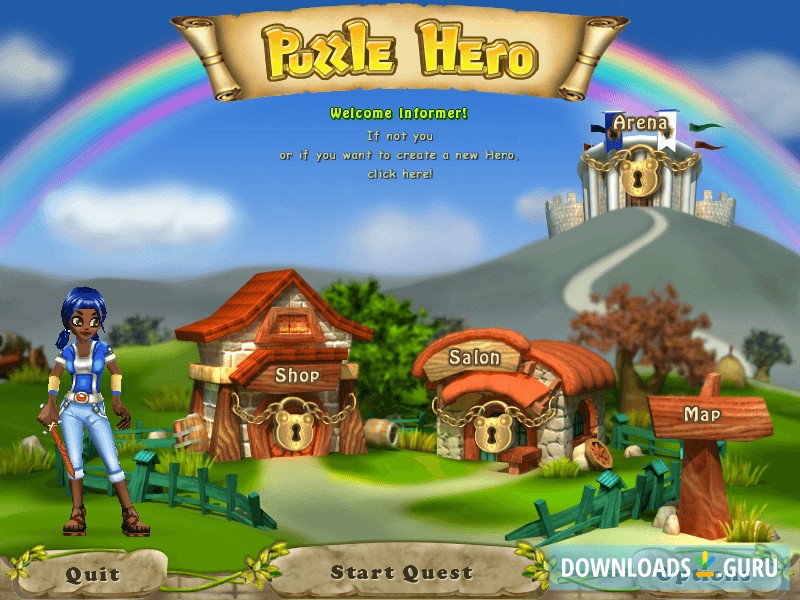The width and height of the screenshot is (800, 600).
Task: Start the quest
Action: pyautogui.click(x=401, y=573)
